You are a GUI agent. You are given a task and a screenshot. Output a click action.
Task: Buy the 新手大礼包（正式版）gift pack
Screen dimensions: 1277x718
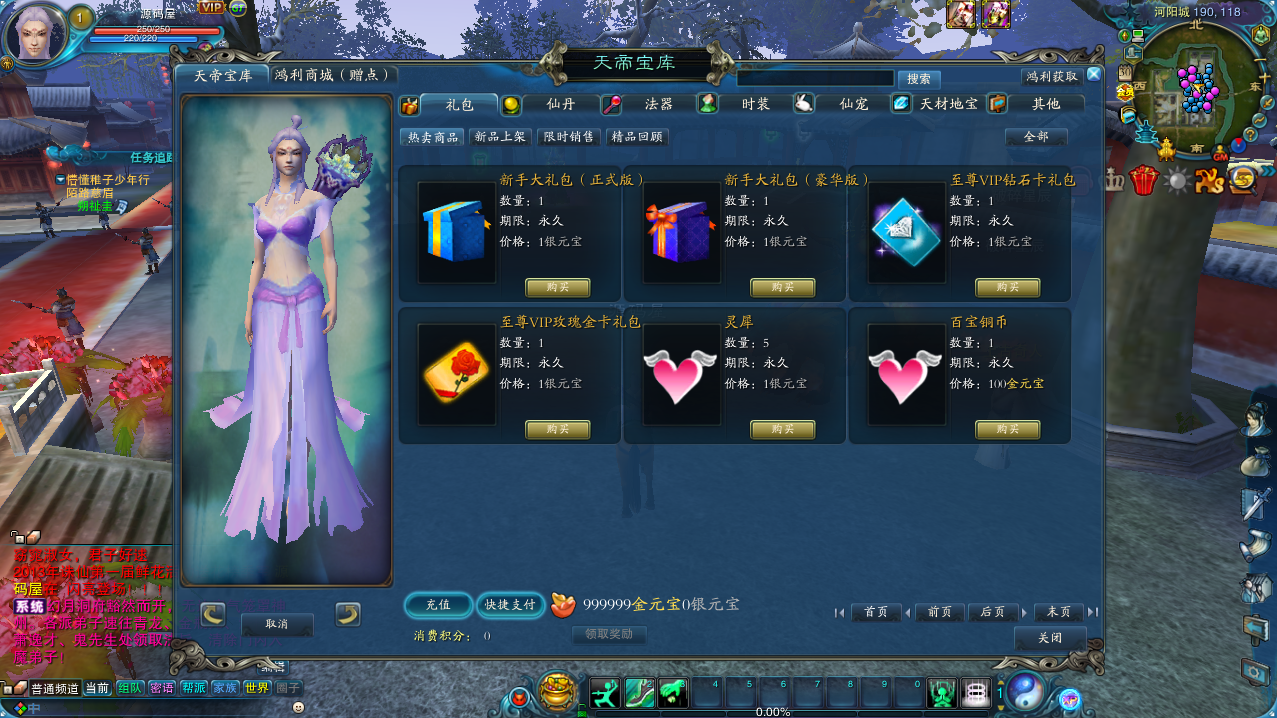click(x=558, y=288)
